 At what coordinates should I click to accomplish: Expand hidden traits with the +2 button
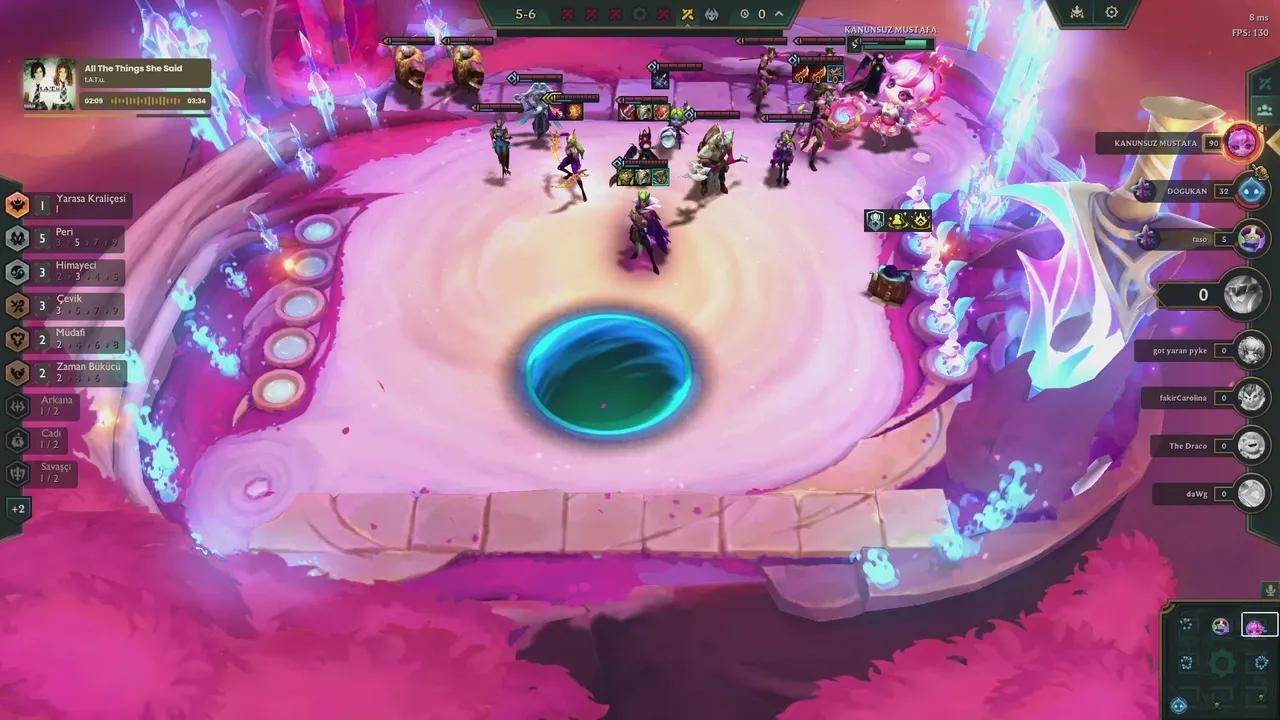tap(16, 508)
